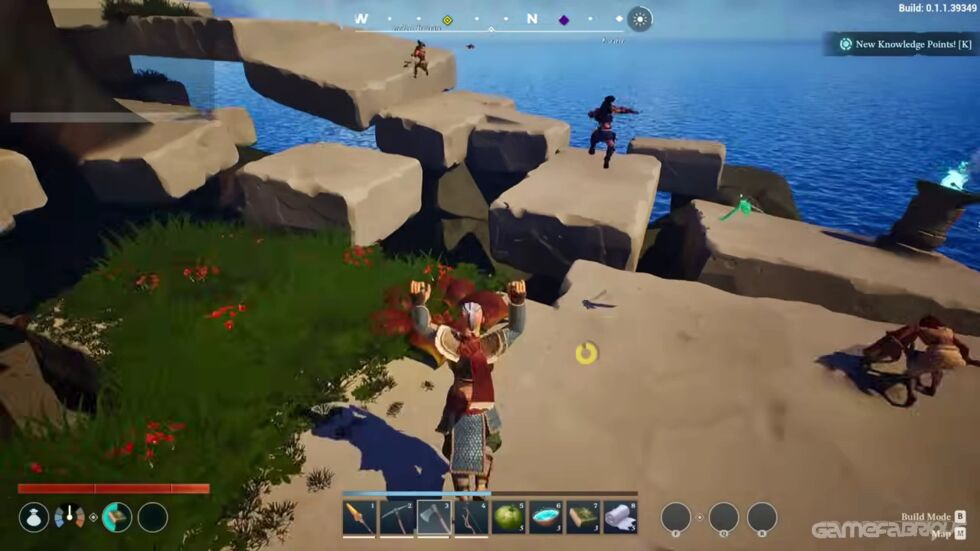This screenshot has height=551, width=980.
Task: Click the pouch bag icon
Action: point(34,517)
